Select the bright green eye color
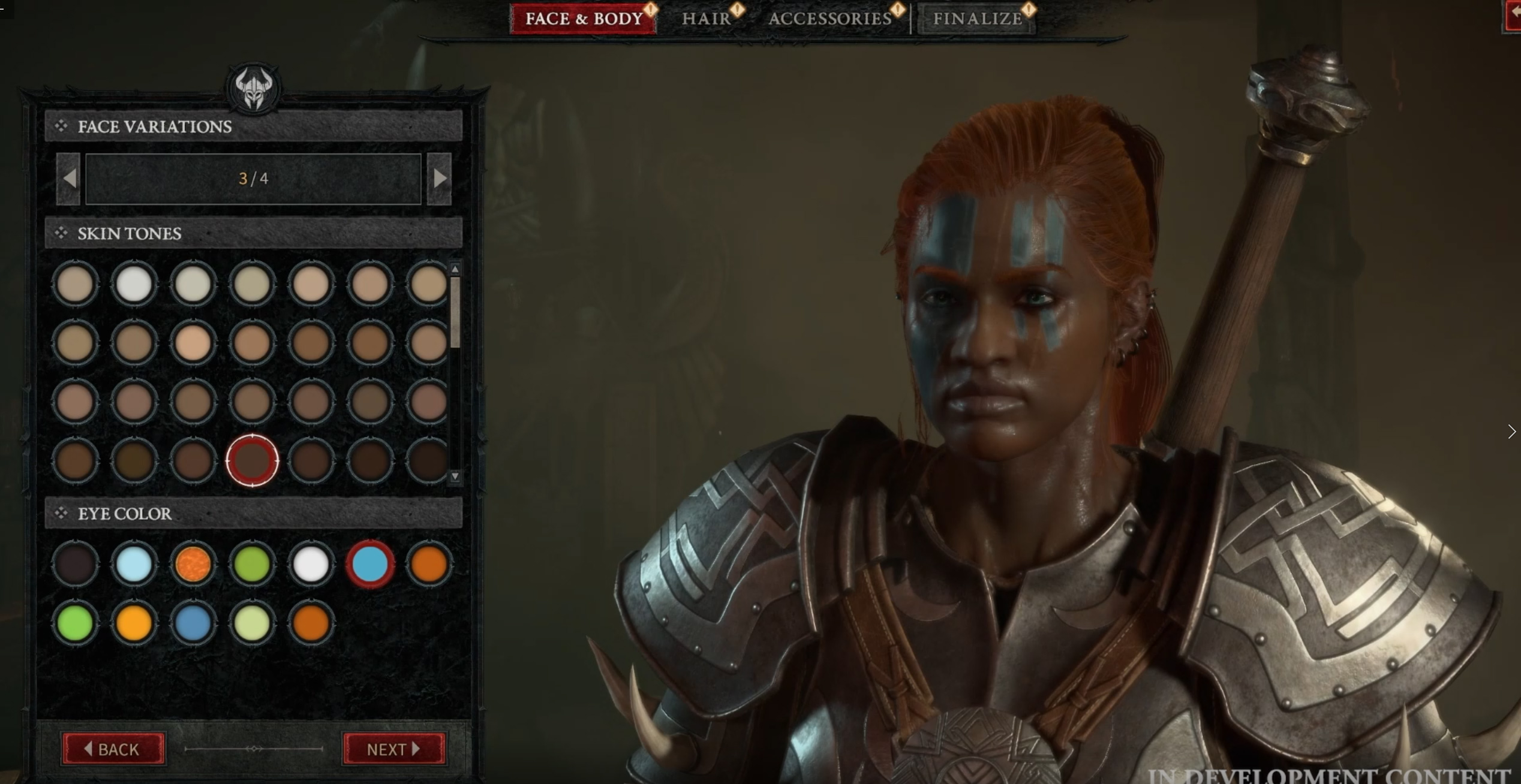Screen dimensions: 1521x784 pos(75,622)
